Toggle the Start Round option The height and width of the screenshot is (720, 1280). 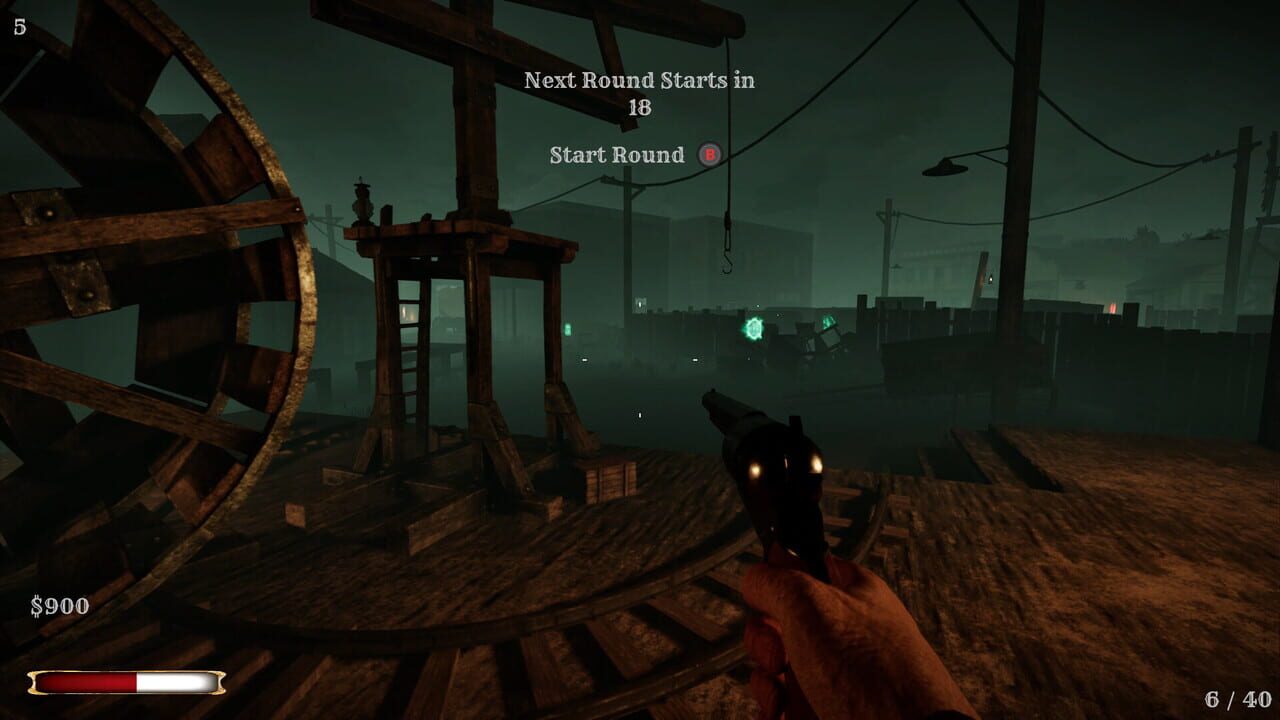(616, 155)
